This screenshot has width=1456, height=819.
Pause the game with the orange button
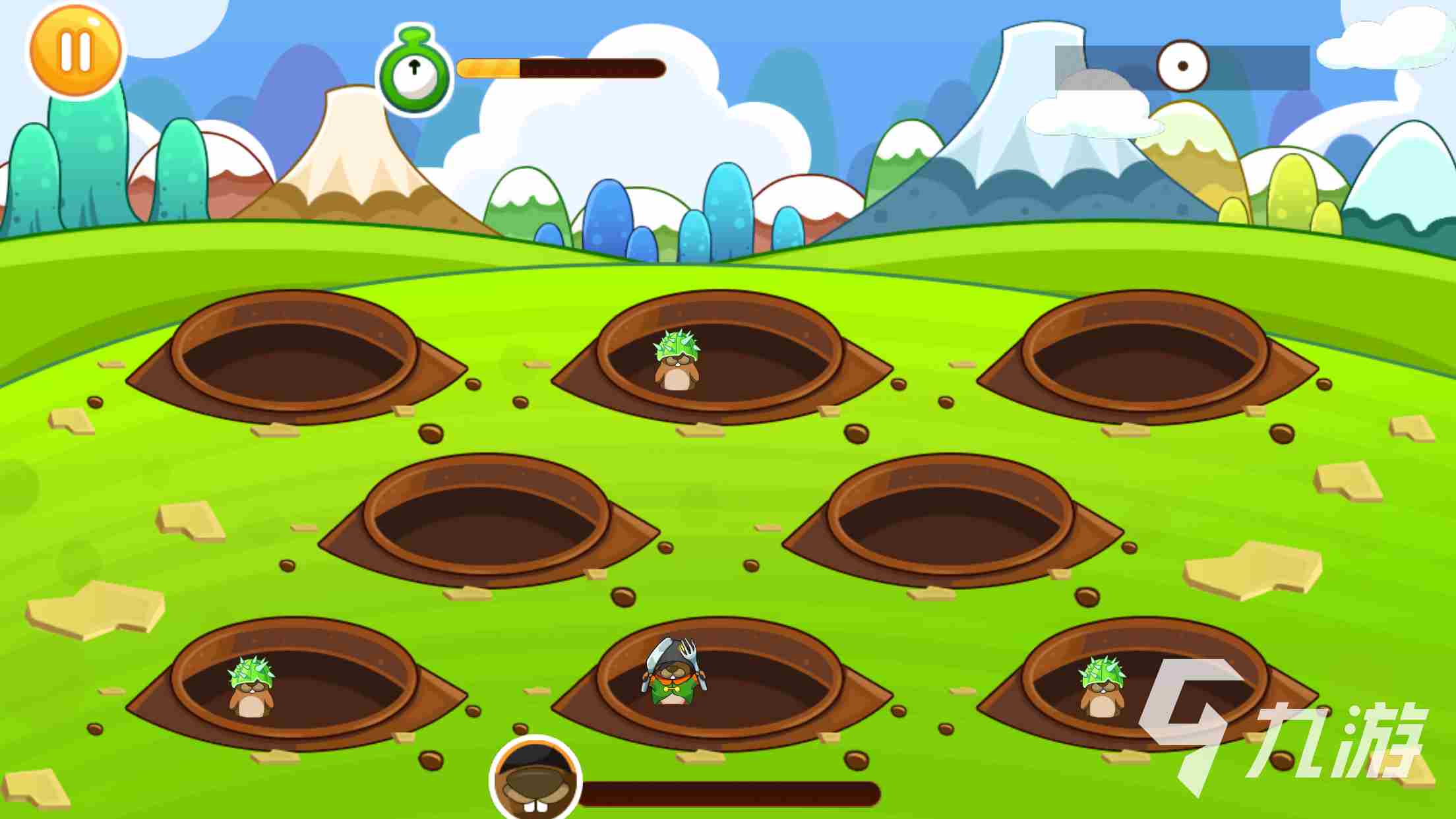pos(75,51)
